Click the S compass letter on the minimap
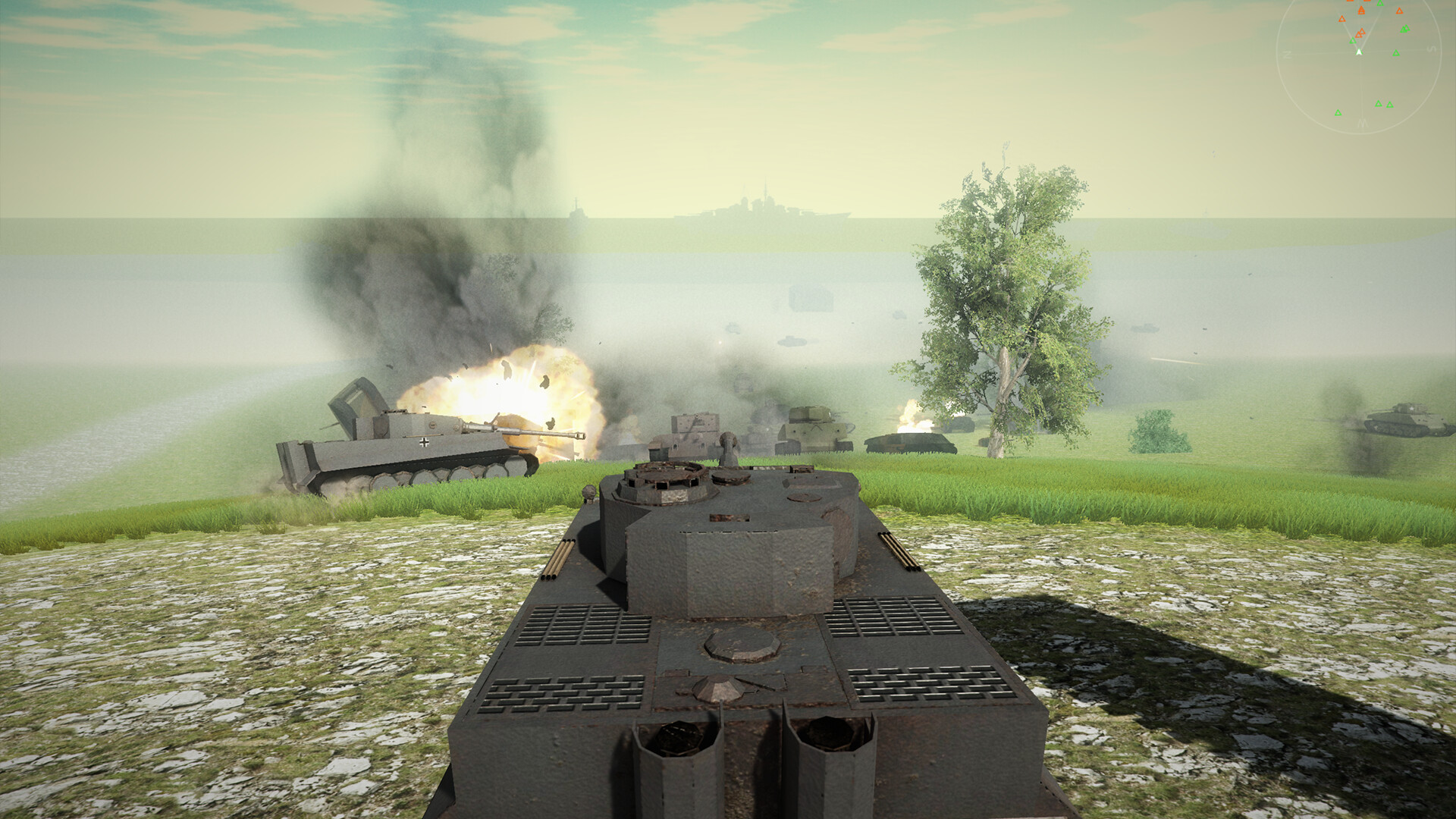 (1431, 49)
